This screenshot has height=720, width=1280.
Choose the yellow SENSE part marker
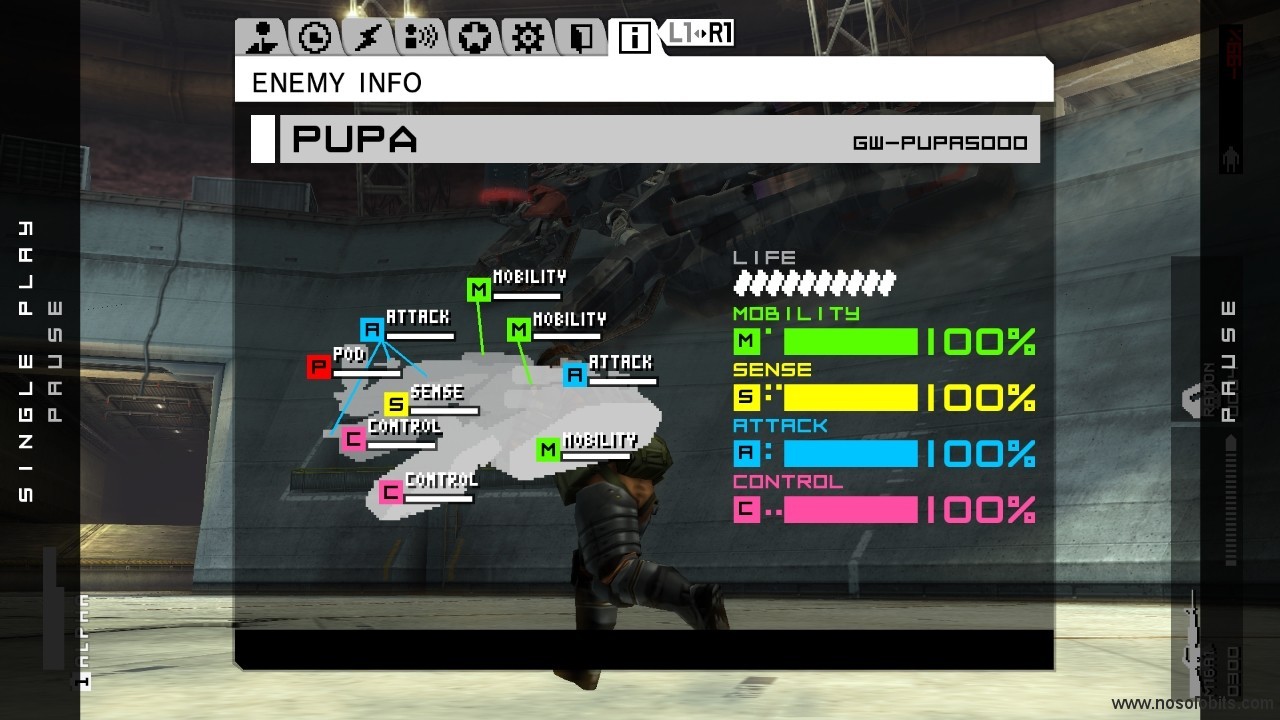point(397,404)
